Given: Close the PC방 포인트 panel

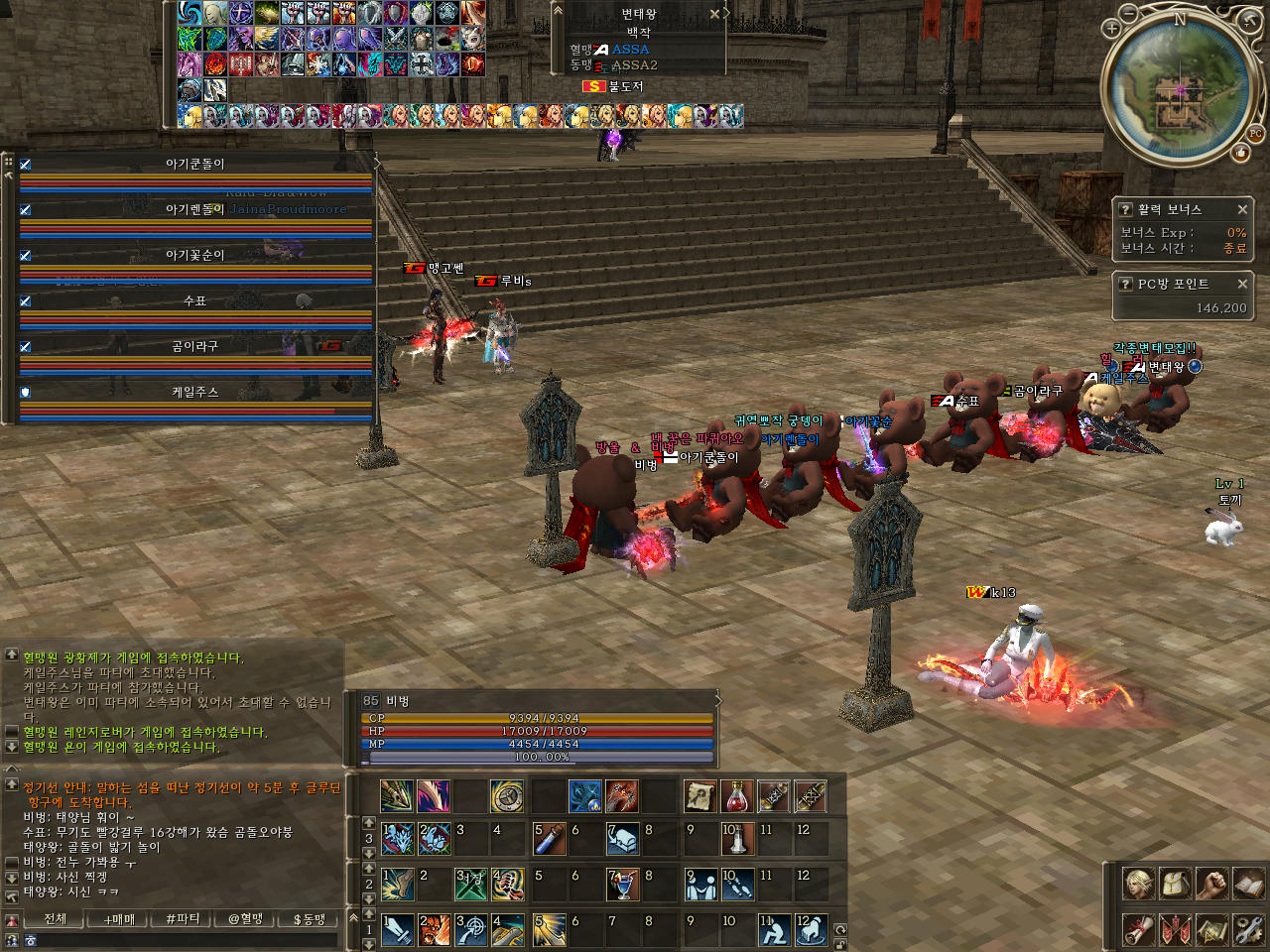Looking at the screenshot, I should click(x=1242, y=284).
